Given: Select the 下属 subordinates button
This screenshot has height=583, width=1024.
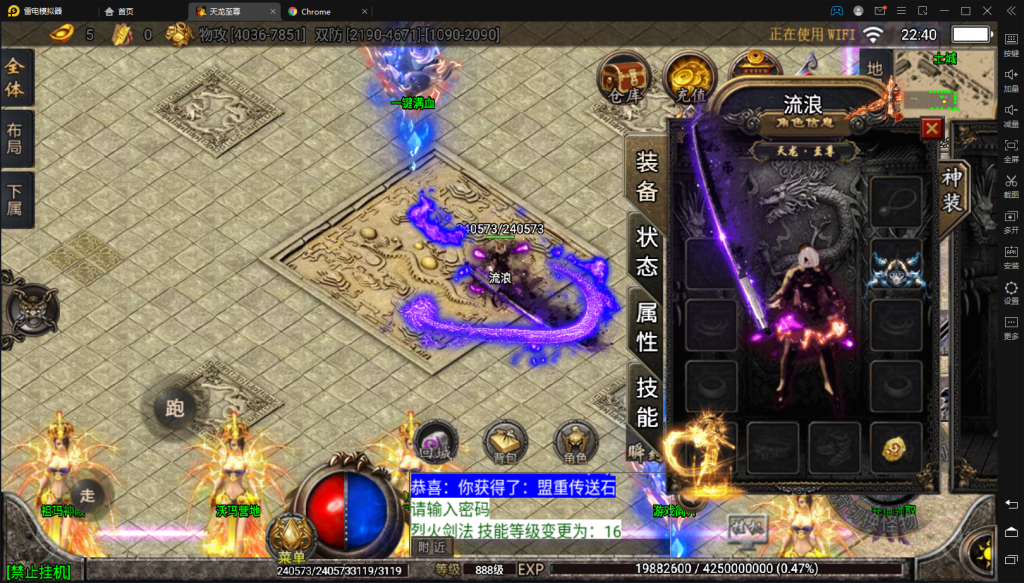Looking at the screenshot, I should click(16, 203).
